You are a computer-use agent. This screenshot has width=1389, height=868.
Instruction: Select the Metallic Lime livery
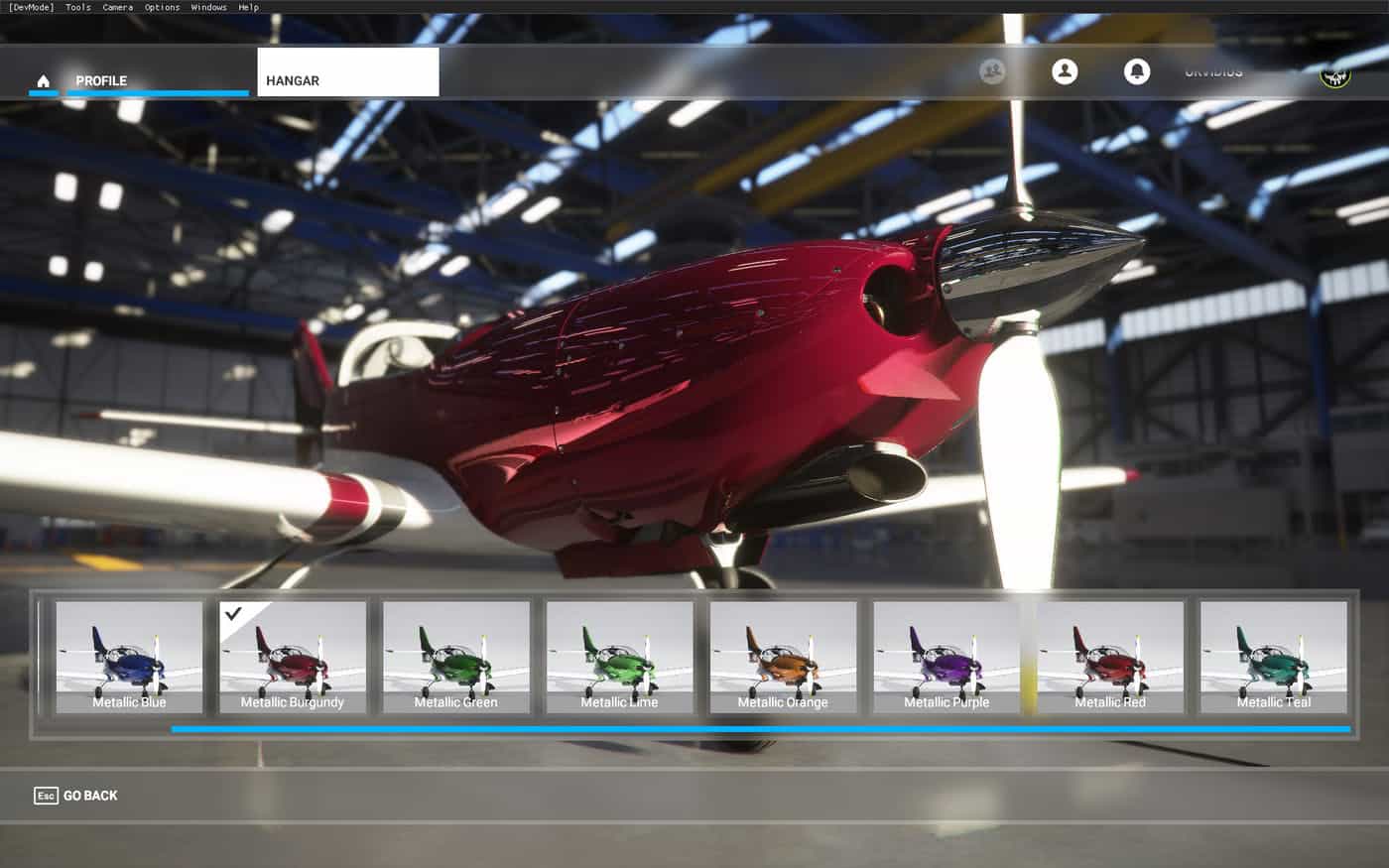pos(619,657)
